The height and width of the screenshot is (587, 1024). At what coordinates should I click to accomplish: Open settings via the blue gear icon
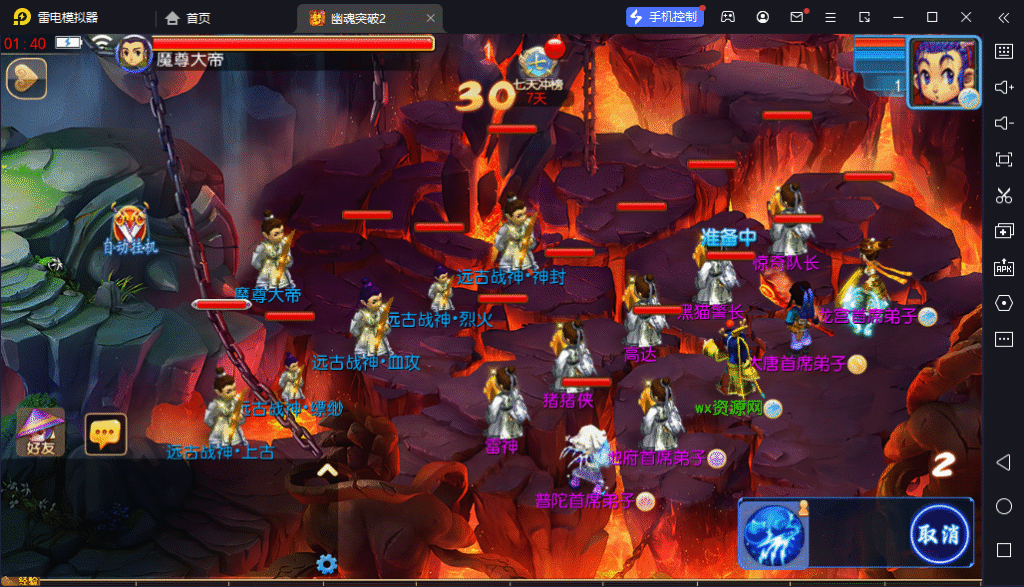click(x=326, y=564)
